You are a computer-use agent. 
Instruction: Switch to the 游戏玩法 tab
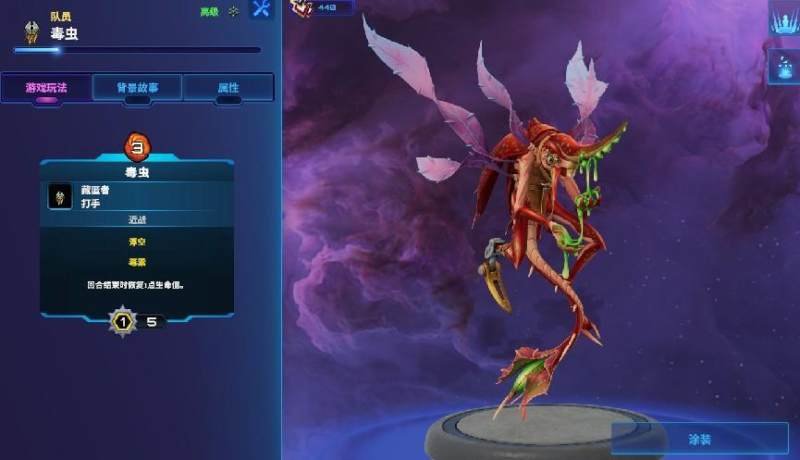click(x=45, y=87)
